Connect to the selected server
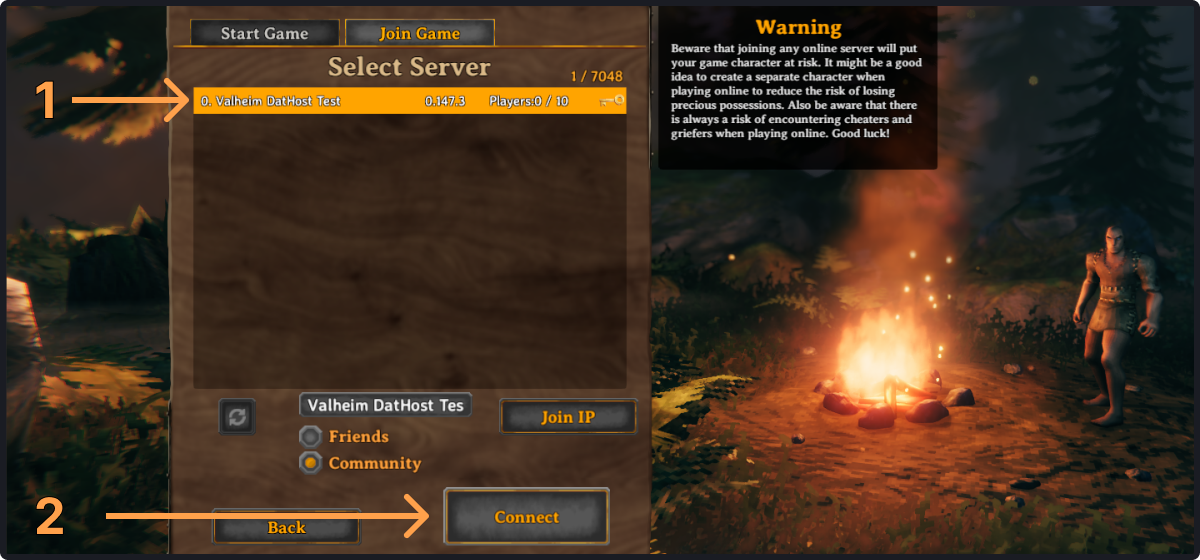Viewport: 1200px width, 560px height. coord(526,517)
